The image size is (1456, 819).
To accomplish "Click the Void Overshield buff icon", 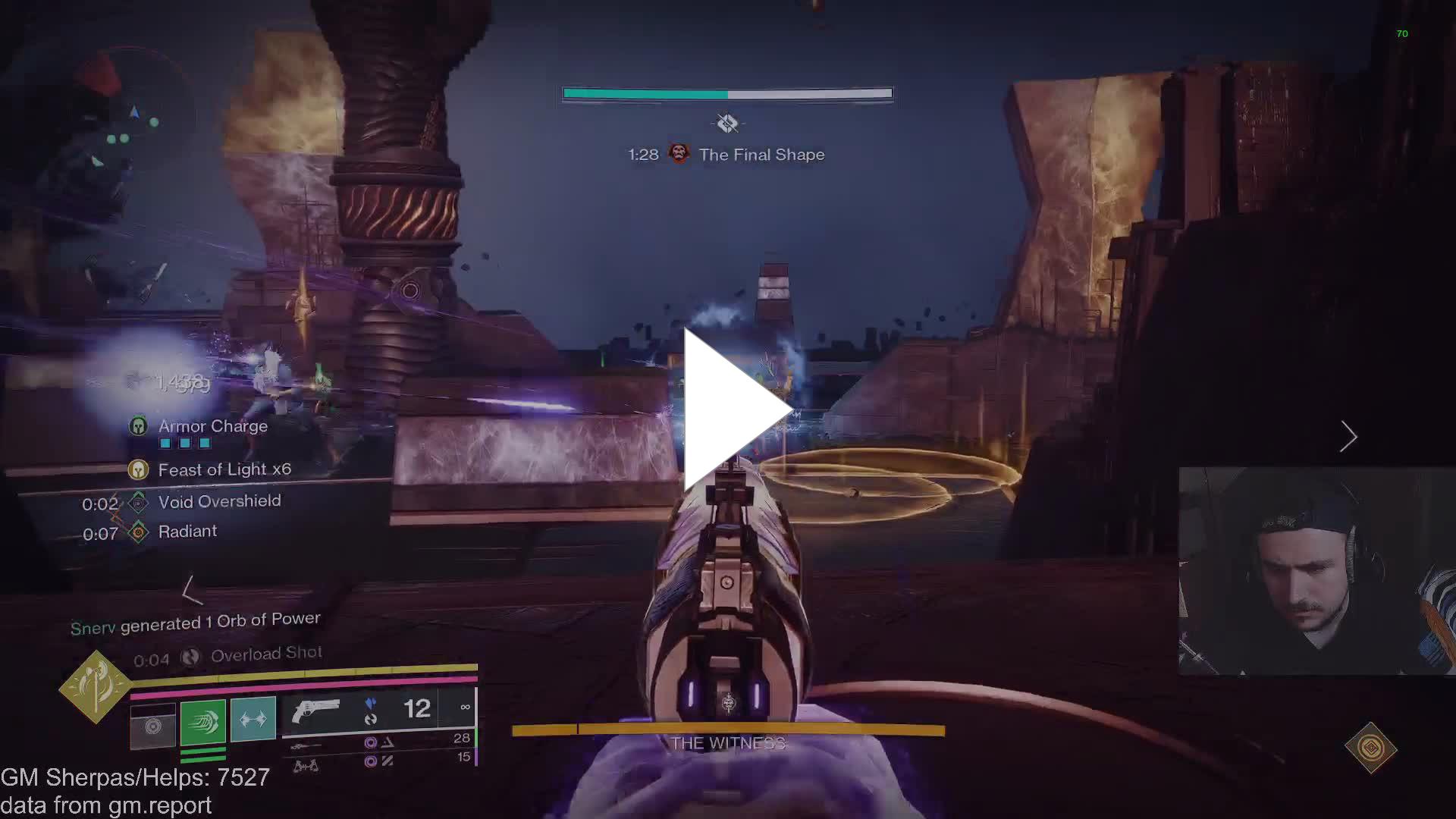I will tap(138, 502).
